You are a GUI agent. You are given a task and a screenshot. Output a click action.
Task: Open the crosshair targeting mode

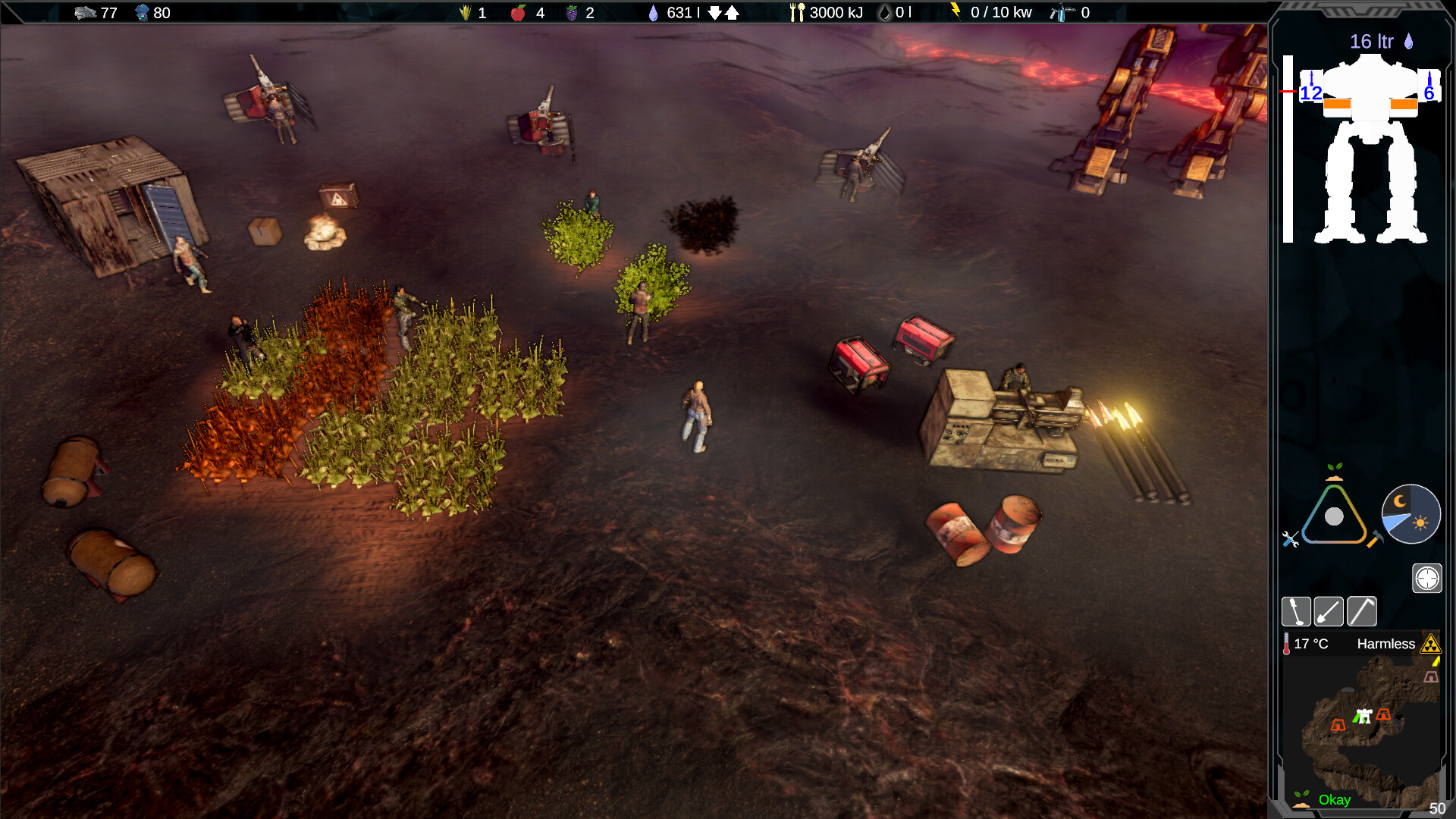pos(1427,578)
